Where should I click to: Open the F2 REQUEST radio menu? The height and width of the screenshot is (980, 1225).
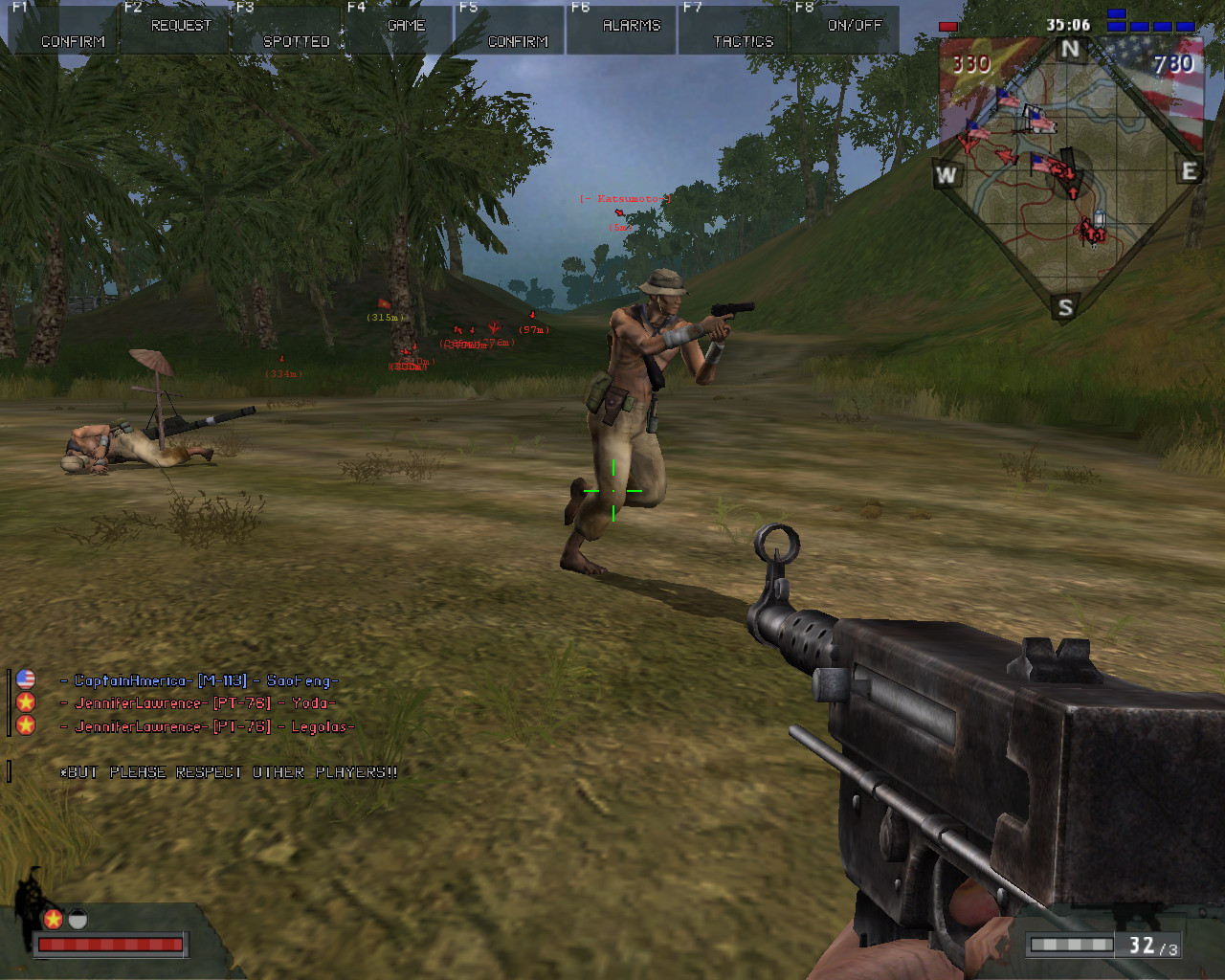[x=176, y=27]
